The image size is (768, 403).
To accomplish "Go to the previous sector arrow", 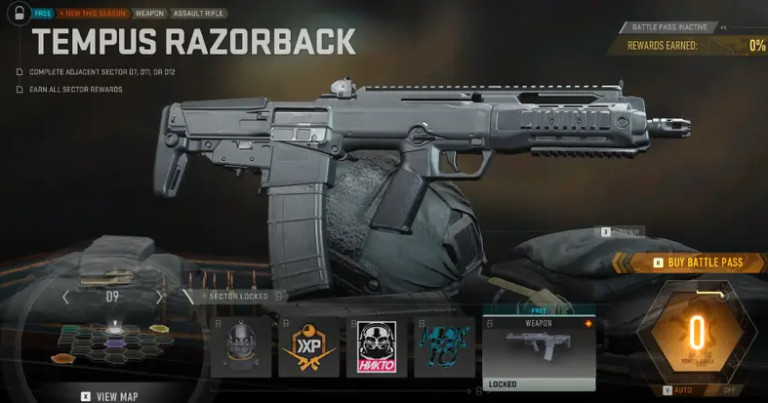I will click(x=66, y=297).
